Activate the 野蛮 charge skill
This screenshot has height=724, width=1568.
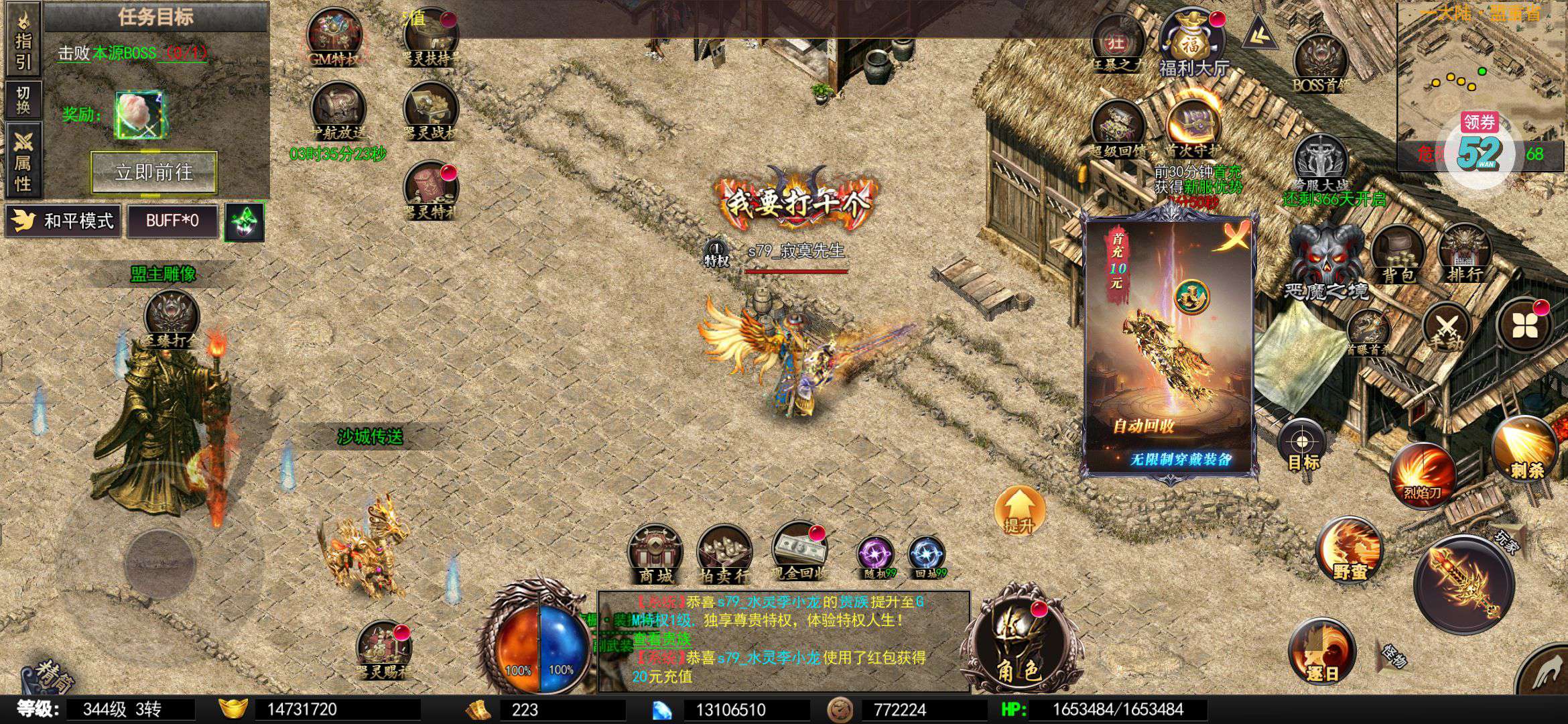coord(1349,550)
